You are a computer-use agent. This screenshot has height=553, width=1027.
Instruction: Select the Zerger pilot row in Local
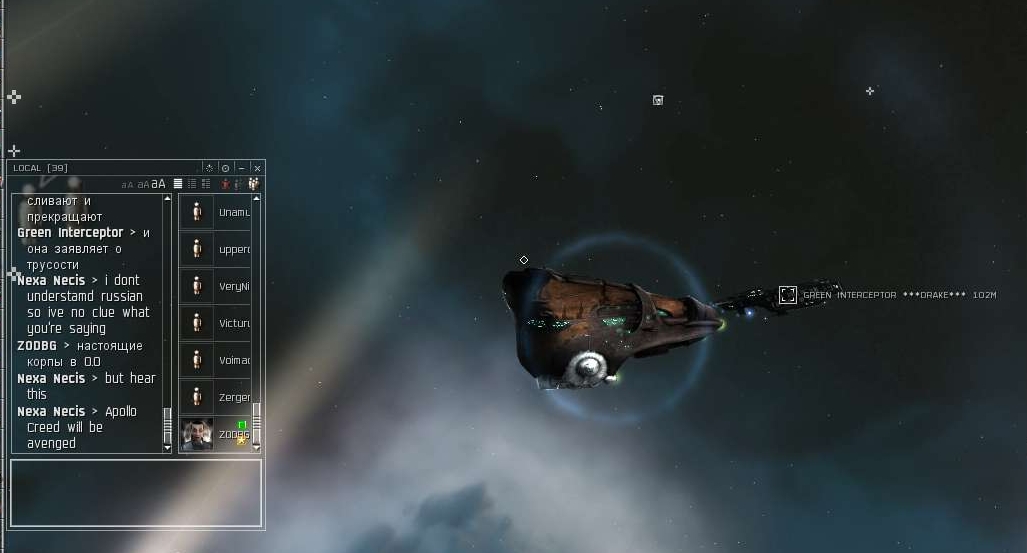click(215, 397)
